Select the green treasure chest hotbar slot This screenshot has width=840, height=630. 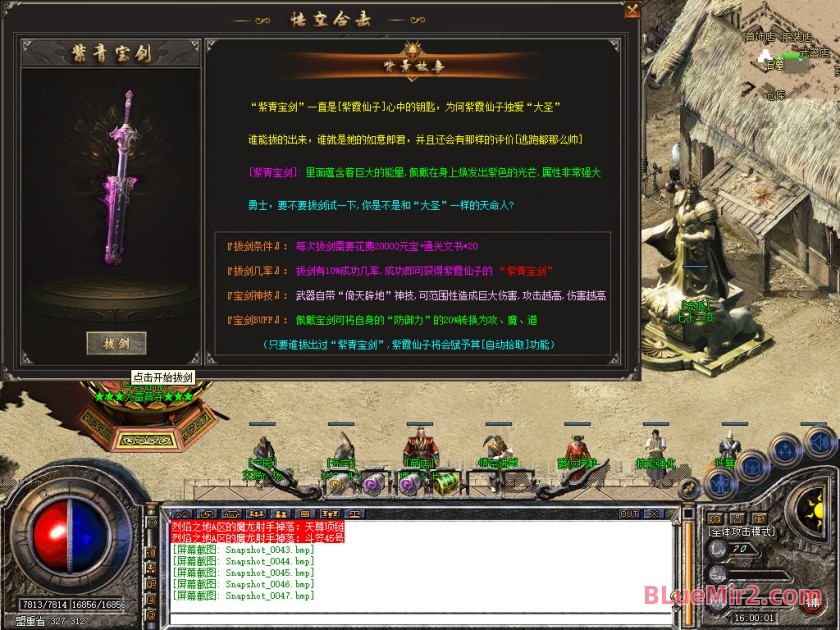[x=443, y=482]
